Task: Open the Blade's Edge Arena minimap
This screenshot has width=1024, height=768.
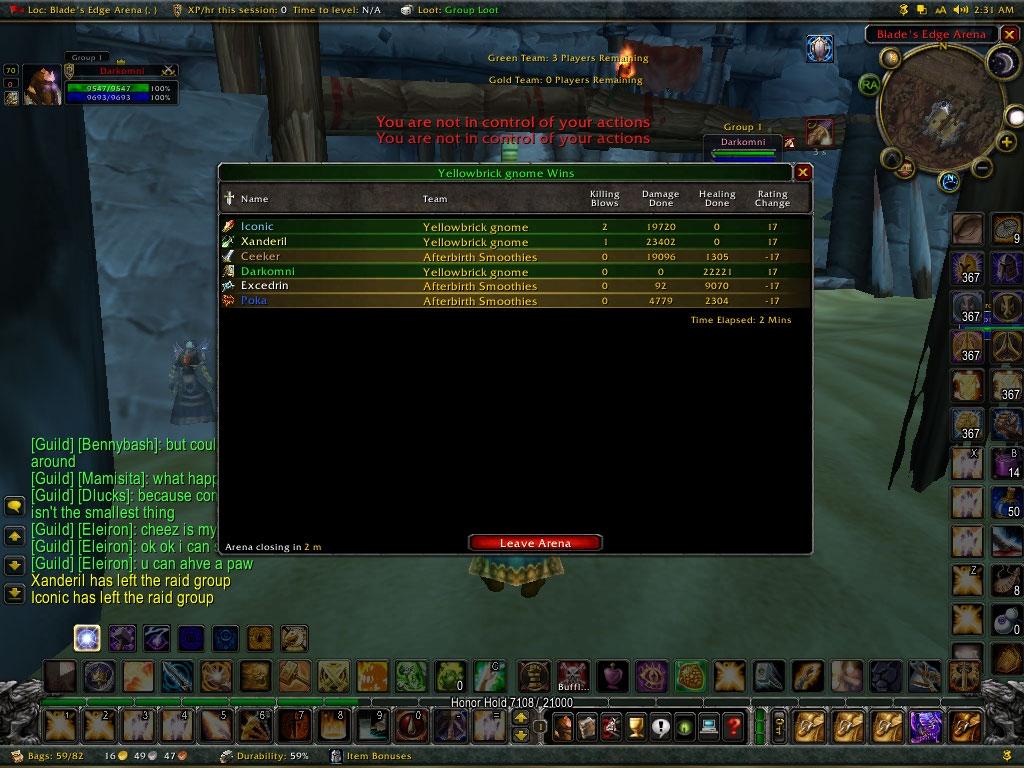Action: coord(943,110)
